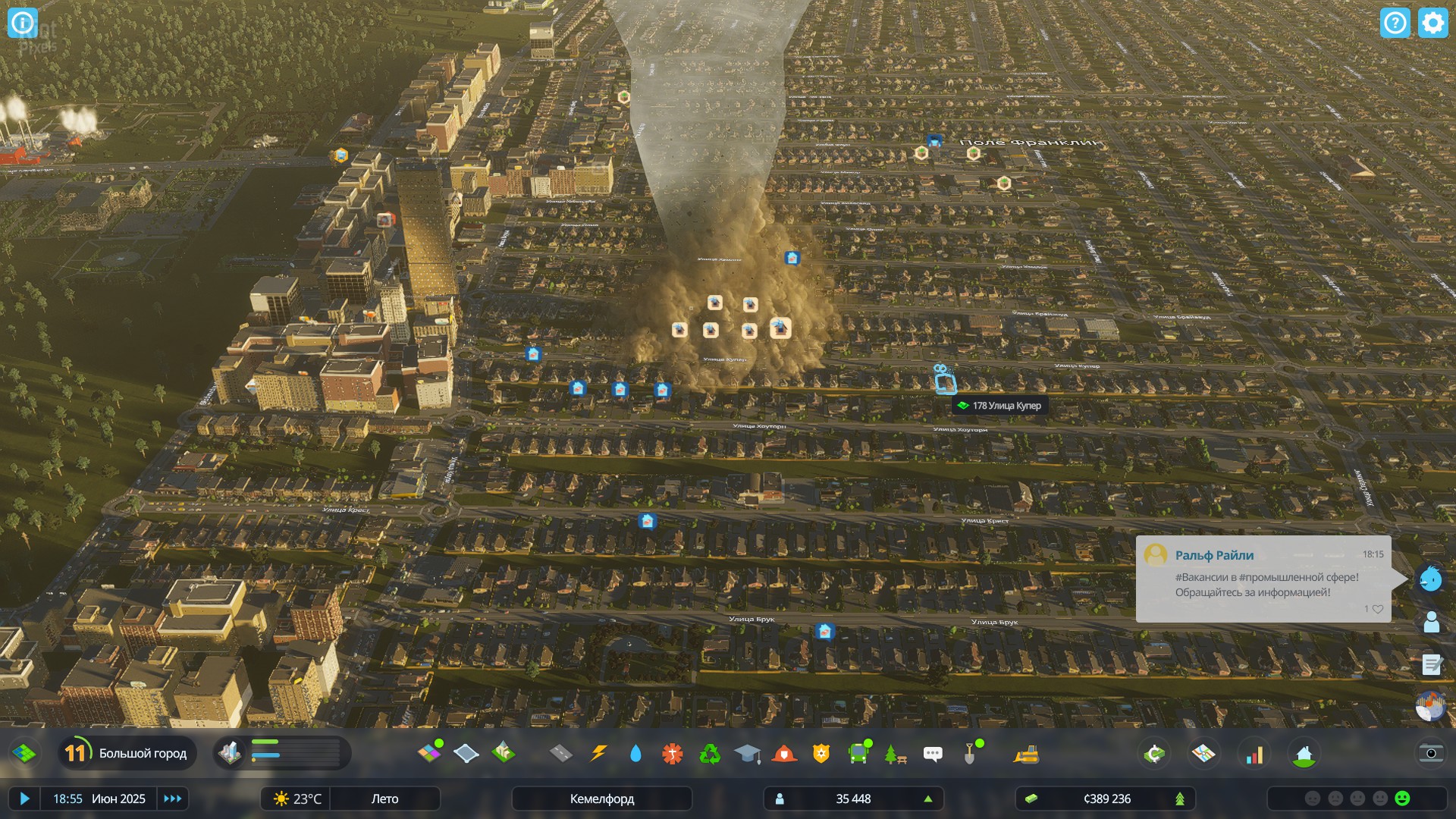Image resolution: width=1456 pixels, height=819 pixels.
Task: Select the roads tool
Action: [560, 753]
